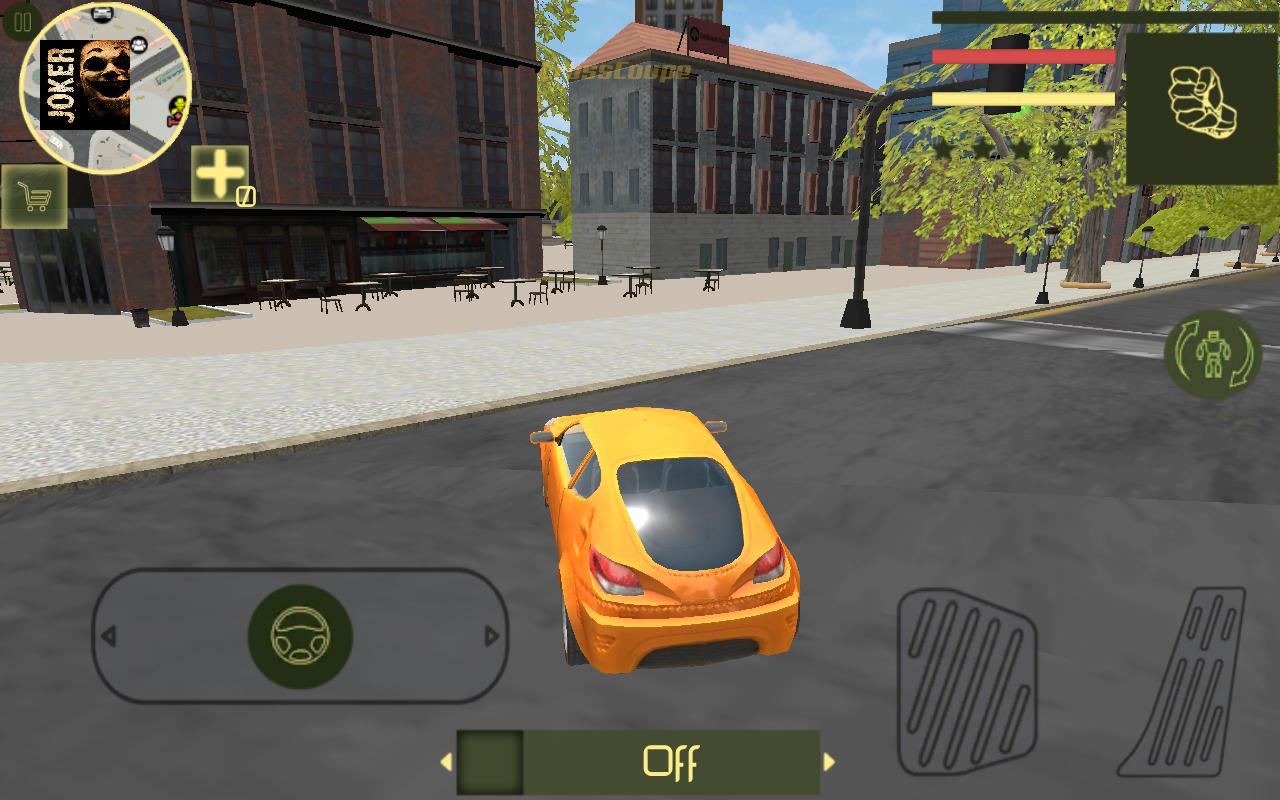Open the circular minimap

click(x=106, y=88)
